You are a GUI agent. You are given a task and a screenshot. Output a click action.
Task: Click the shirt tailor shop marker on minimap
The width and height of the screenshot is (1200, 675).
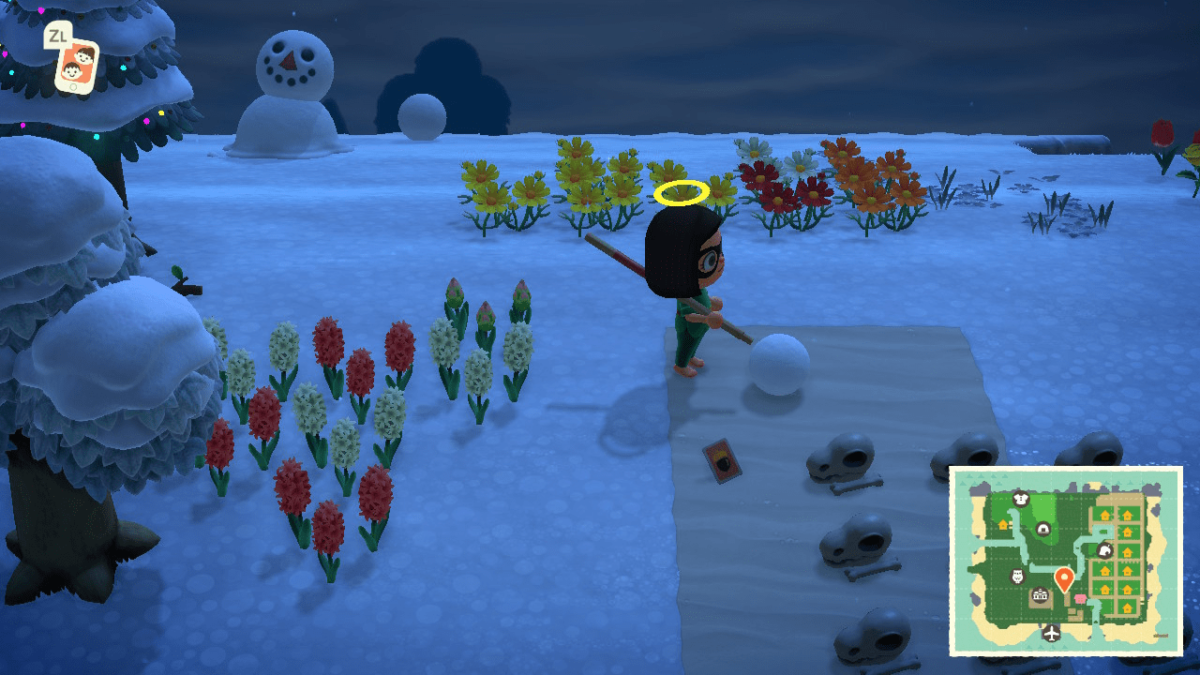click(x=1021, y=497)
